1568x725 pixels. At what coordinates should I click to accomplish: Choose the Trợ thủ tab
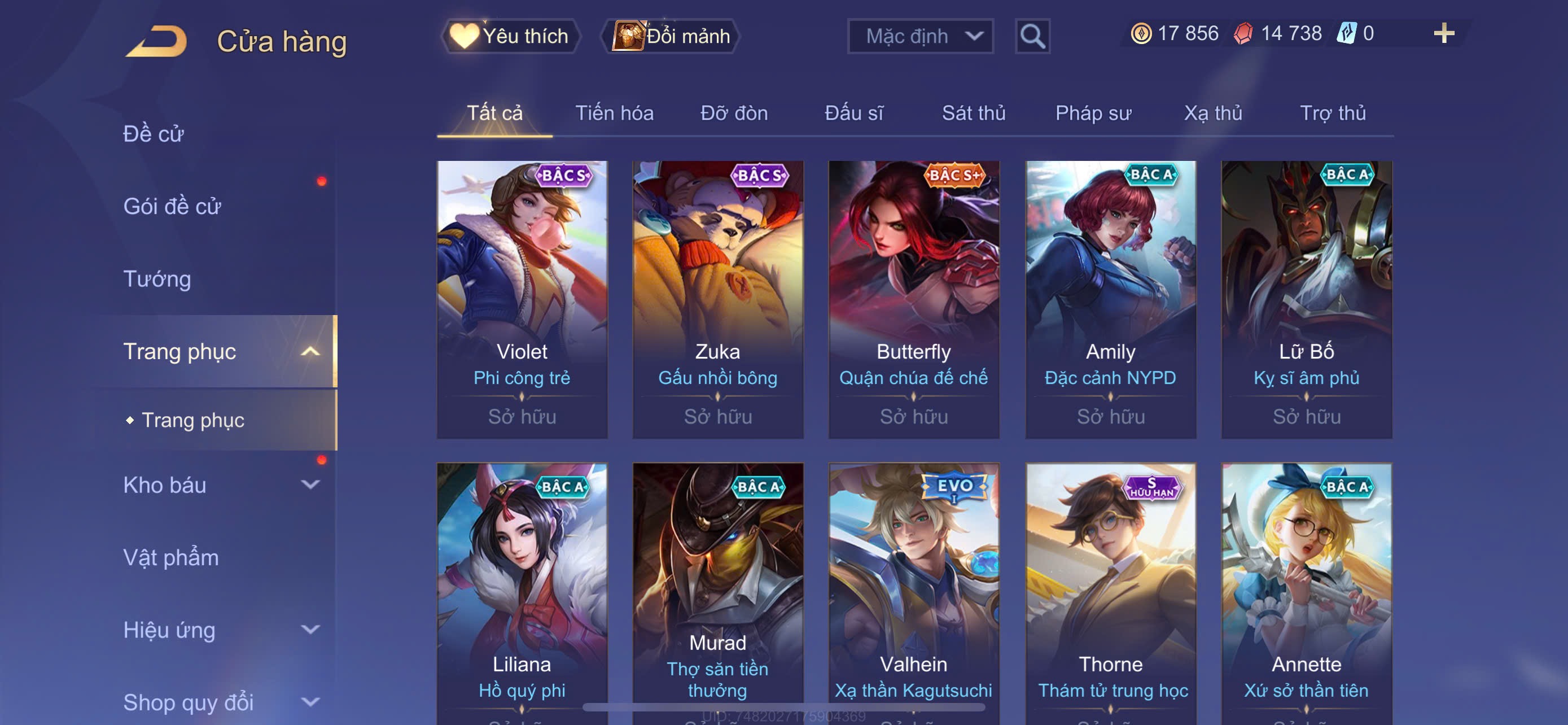coord(1333,113)
